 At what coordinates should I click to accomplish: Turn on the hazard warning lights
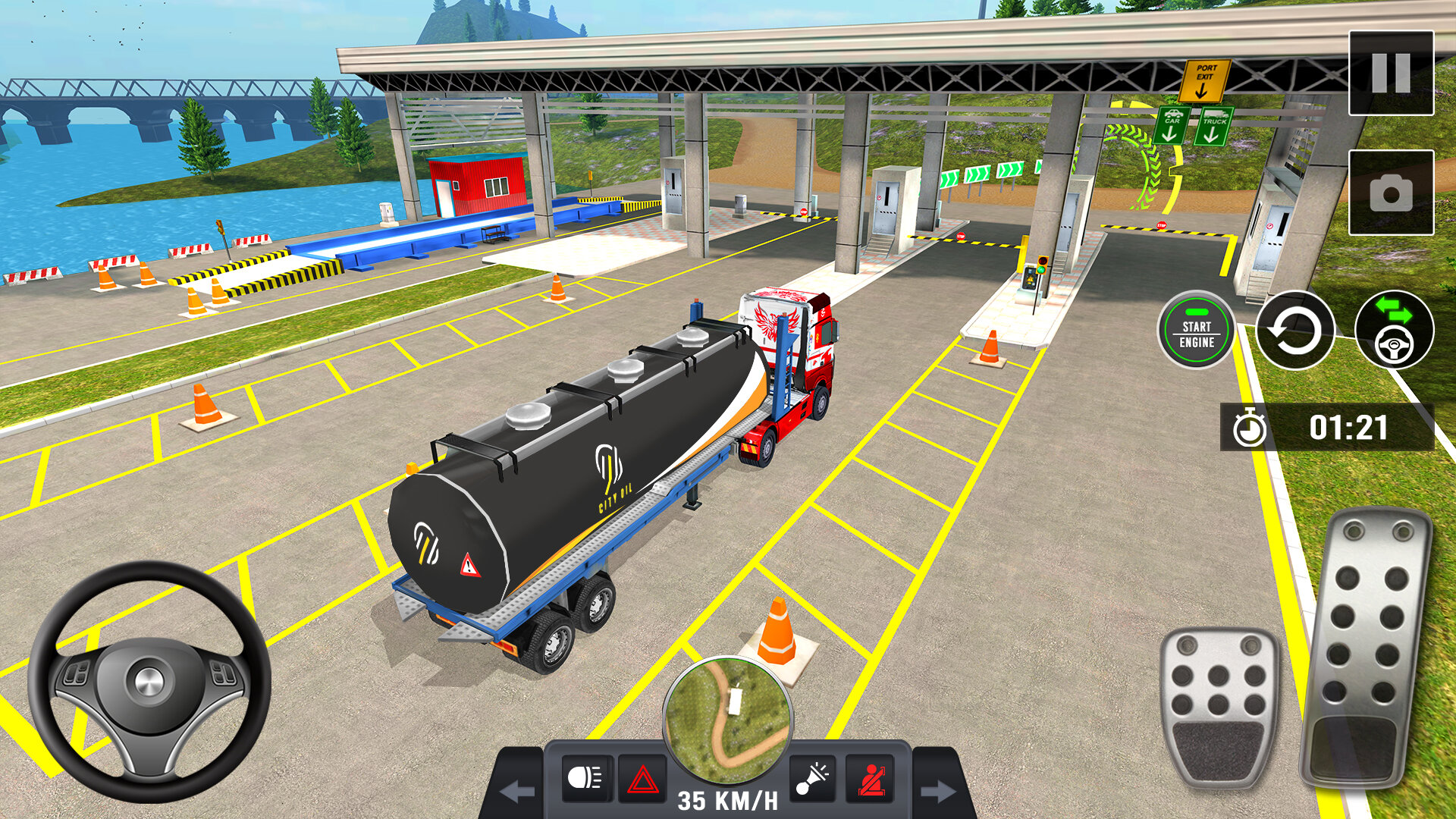[x=642, y=779]
